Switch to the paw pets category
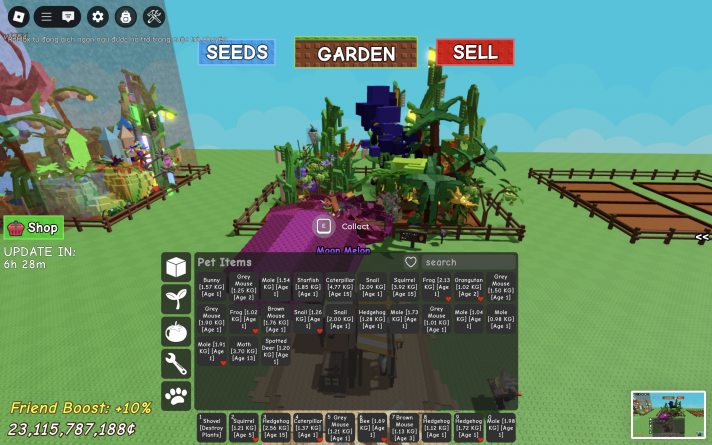The width and height of the screenshot is (712, 445). (x=176, y=396)
